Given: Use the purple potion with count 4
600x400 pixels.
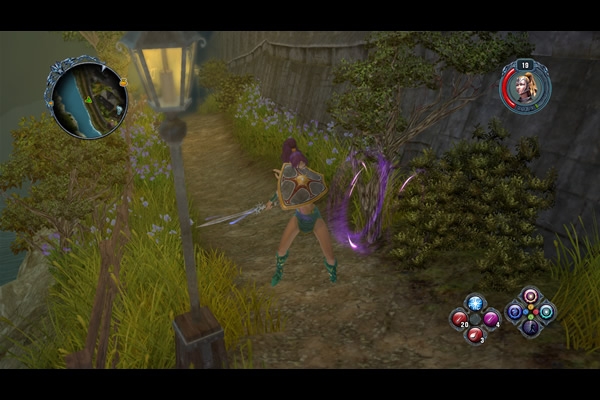Looking at the screenshot, I should [x=491, y=319].
